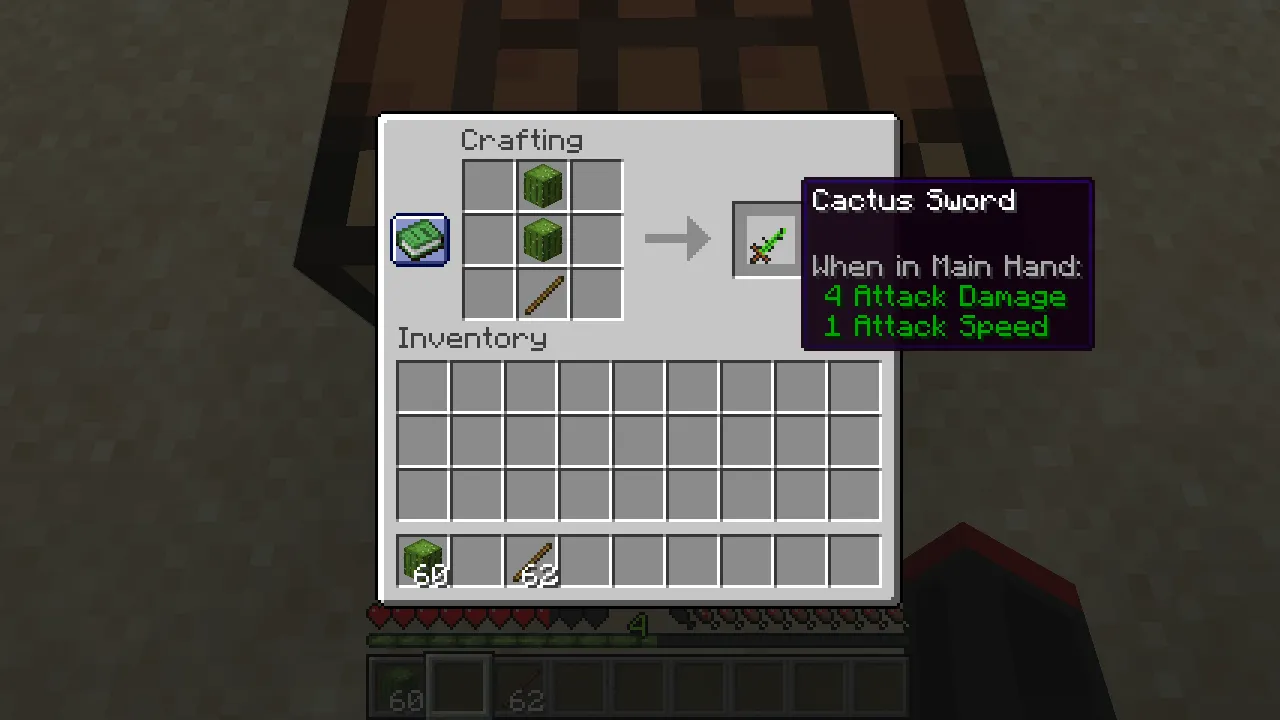Click the bottom-right crafting grid slot
1280x720 pixels.
[x=596, y=293]
